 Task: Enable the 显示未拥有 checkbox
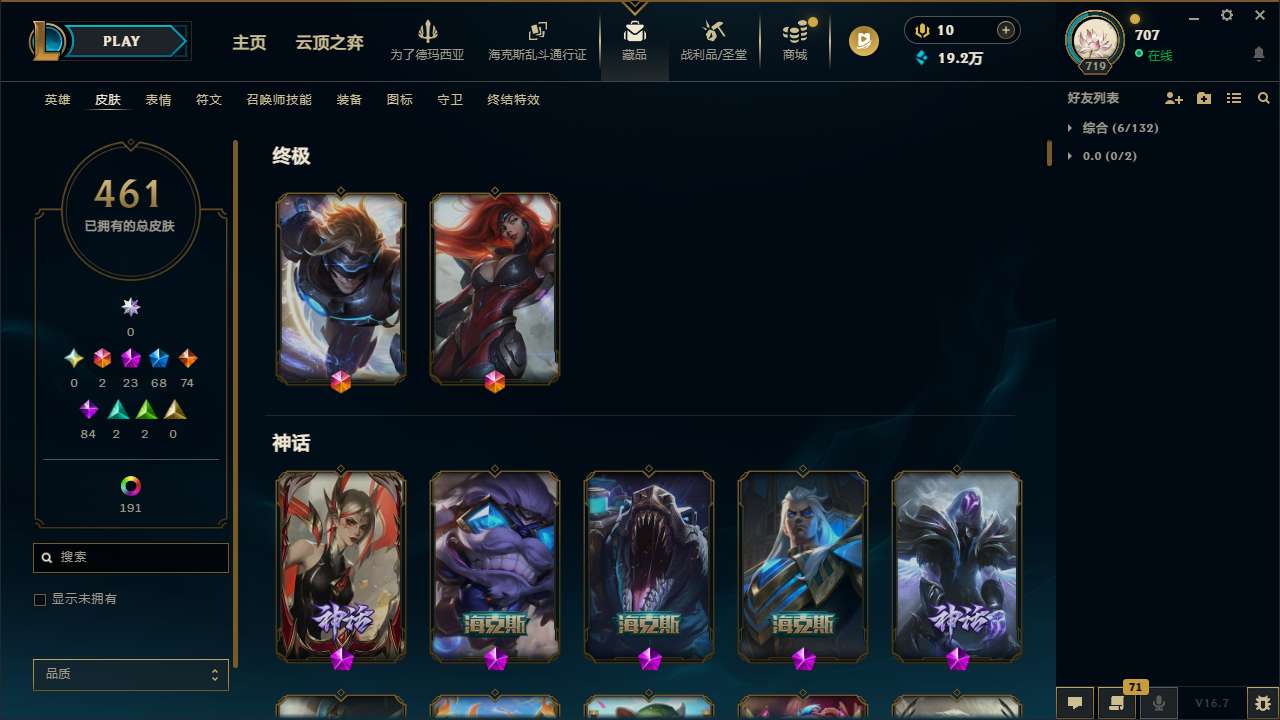point(40,599)
